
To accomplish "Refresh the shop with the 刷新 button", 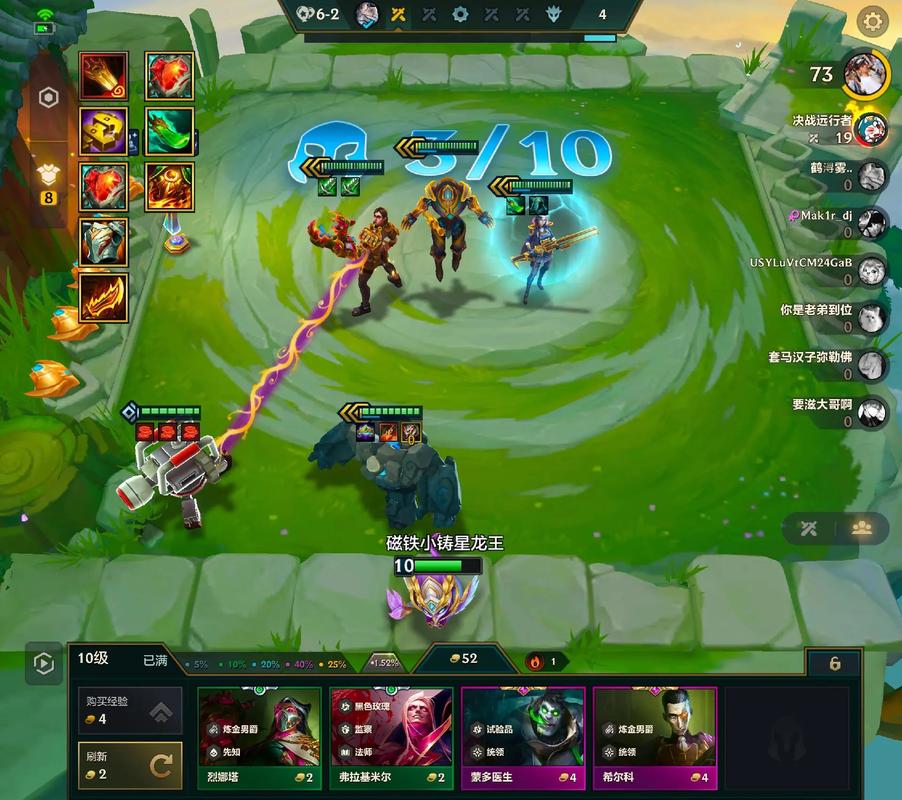I will click(x=130, y=766).
